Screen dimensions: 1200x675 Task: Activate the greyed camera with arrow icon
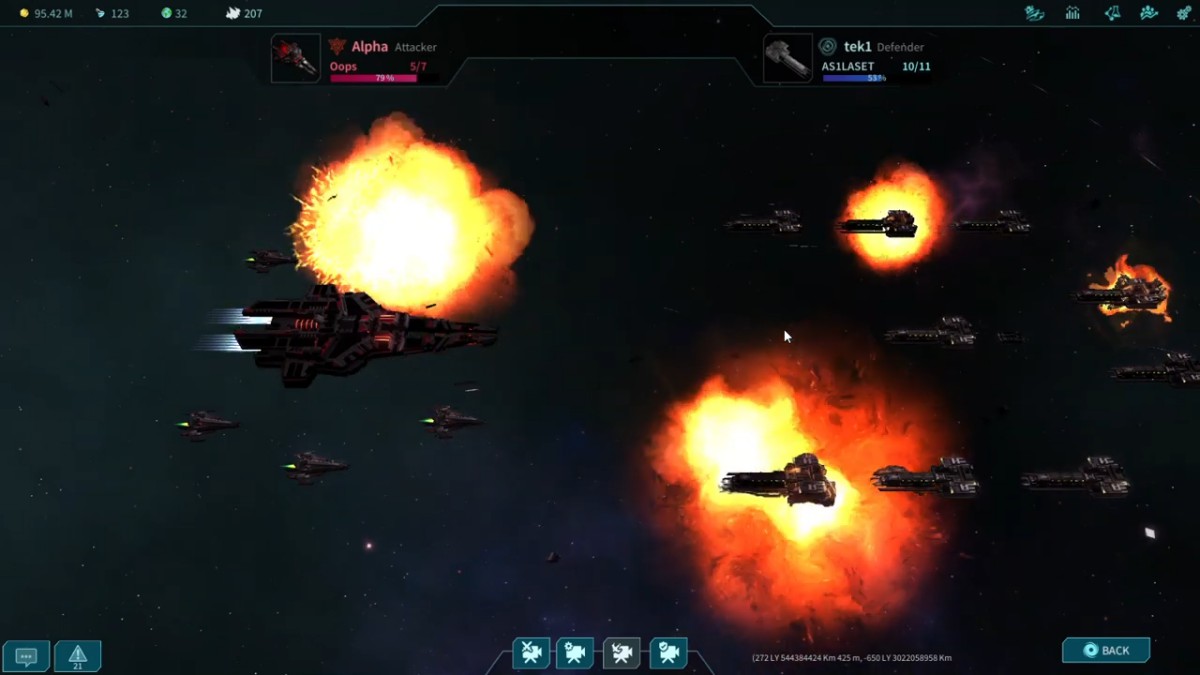621,653
